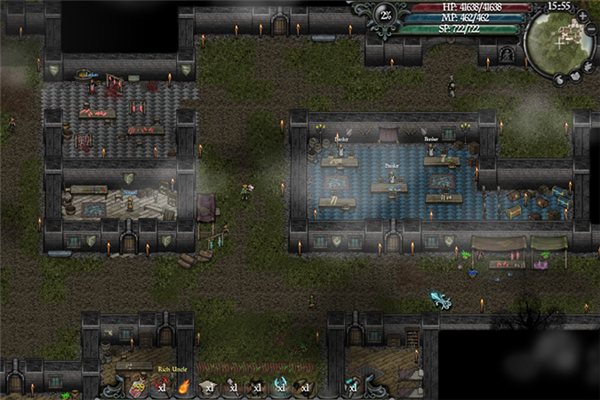Zoom in the minimap with the plus button
This screenshot has width=600, height=400.
pos(583,16)
